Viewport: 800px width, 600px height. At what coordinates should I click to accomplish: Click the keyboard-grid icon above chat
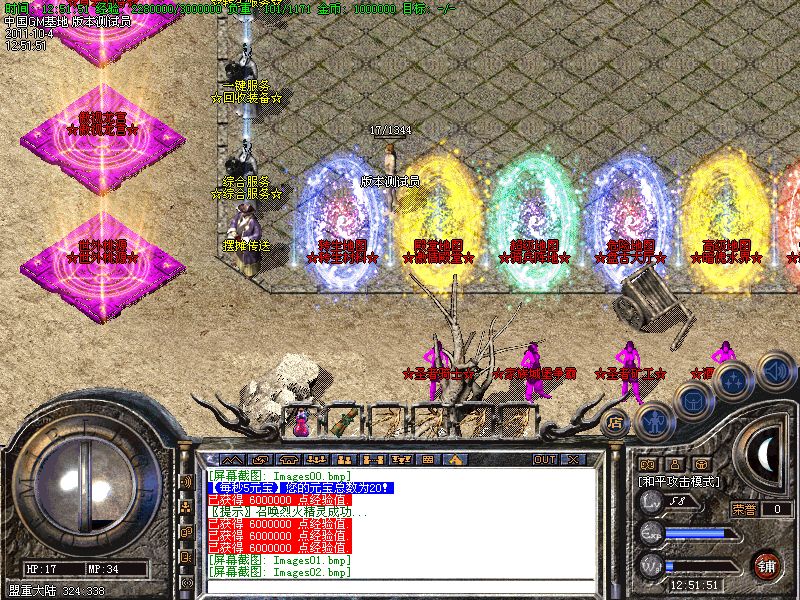pos(426,459)
